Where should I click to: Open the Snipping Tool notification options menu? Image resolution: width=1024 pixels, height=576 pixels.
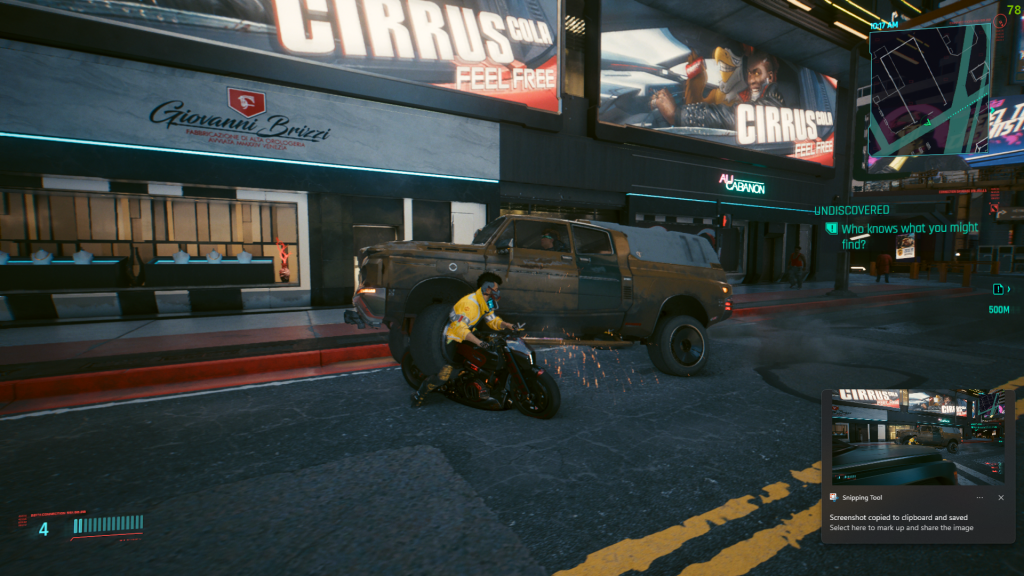(980, 497)
